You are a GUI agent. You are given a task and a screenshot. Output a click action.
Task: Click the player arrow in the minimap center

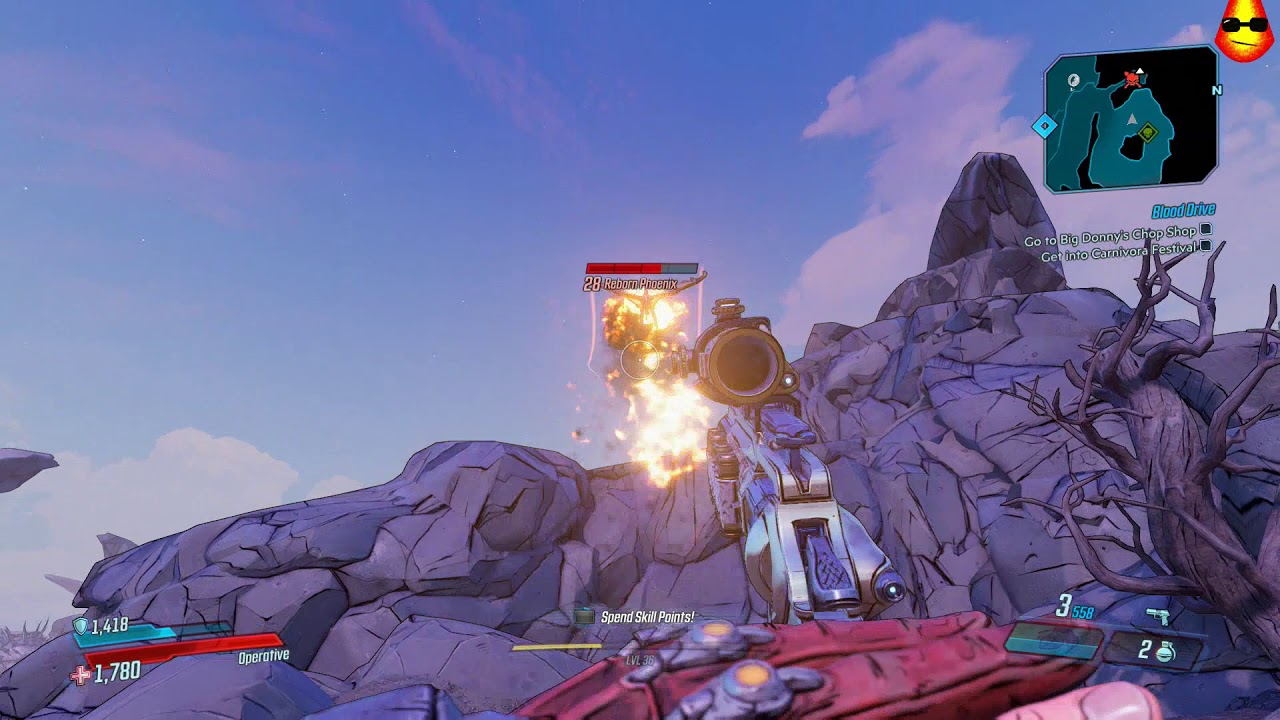pos(1132,119)
